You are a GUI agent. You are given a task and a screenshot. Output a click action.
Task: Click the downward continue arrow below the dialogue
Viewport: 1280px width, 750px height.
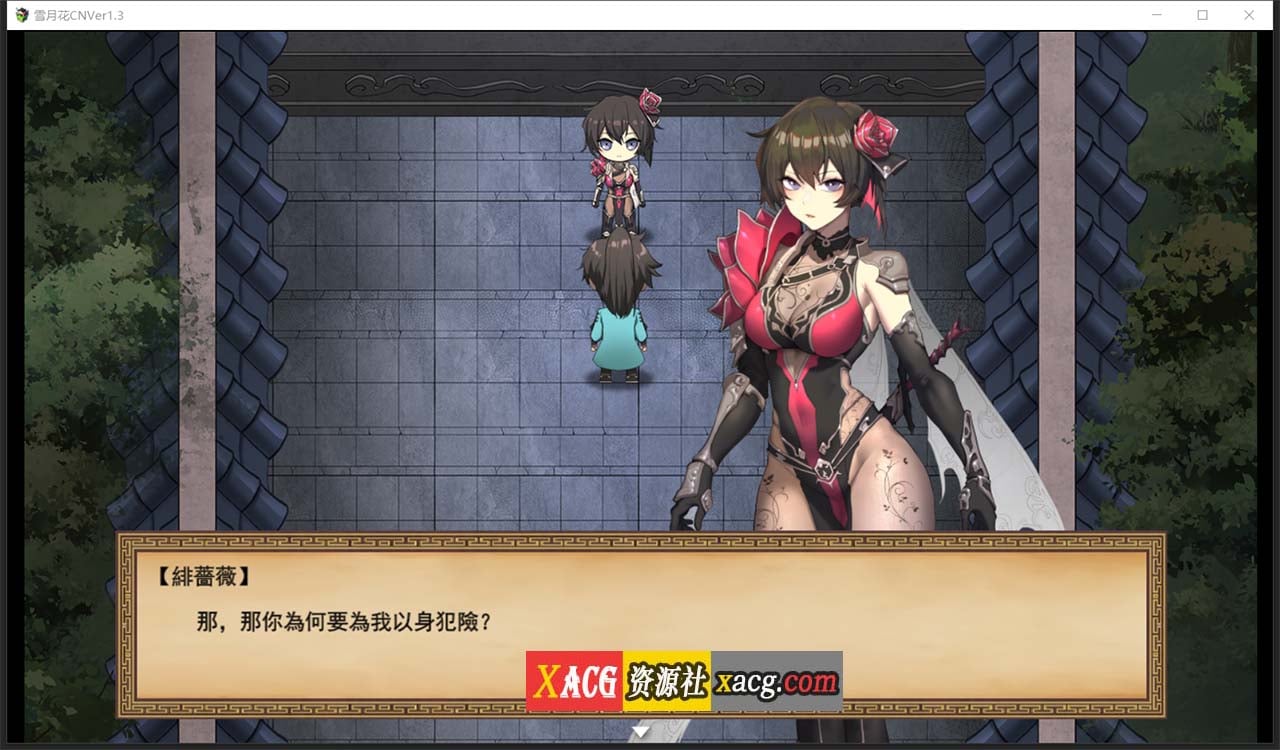[x=639, y=729]
